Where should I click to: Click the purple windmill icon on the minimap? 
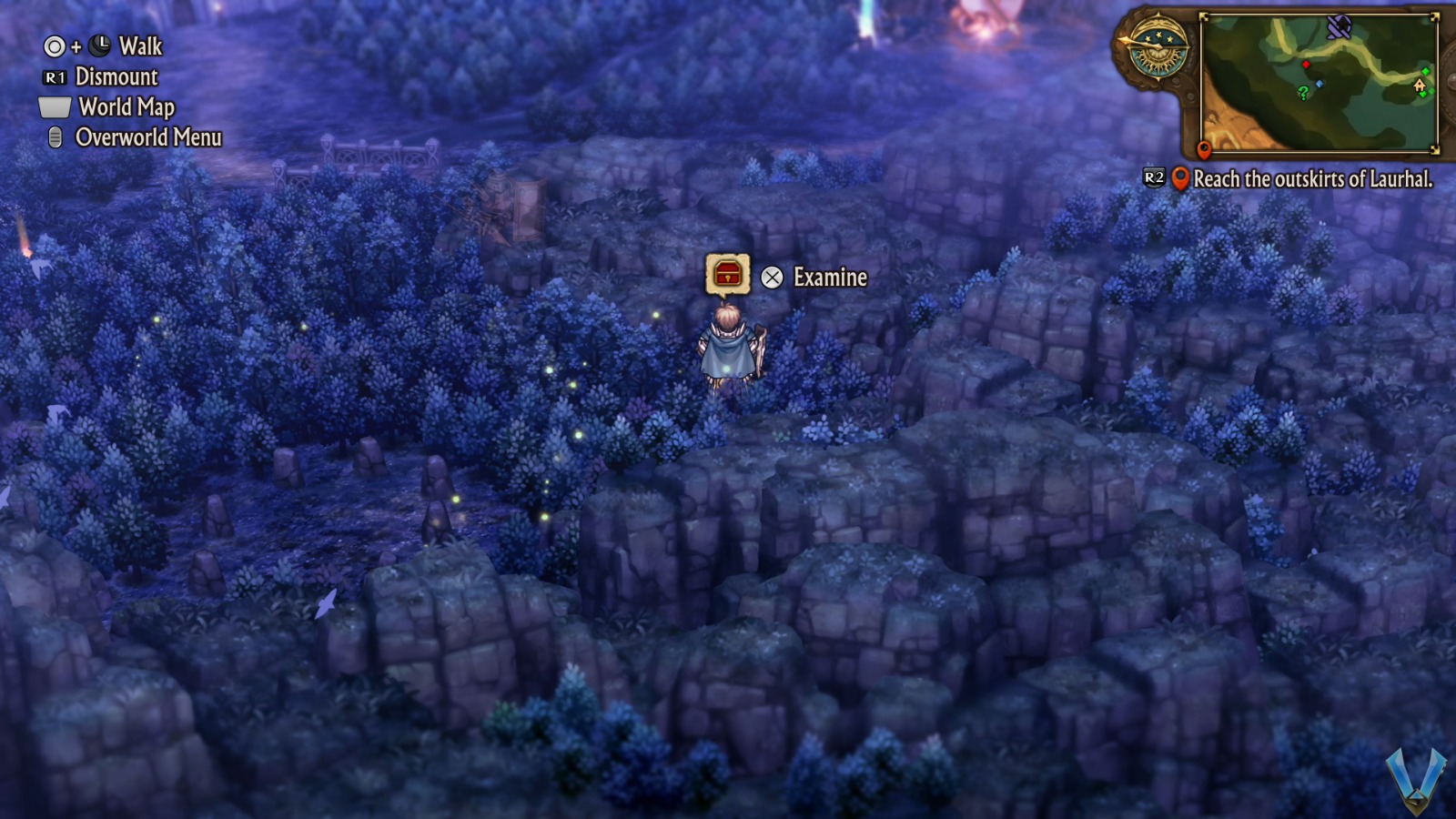point(1340,28)
